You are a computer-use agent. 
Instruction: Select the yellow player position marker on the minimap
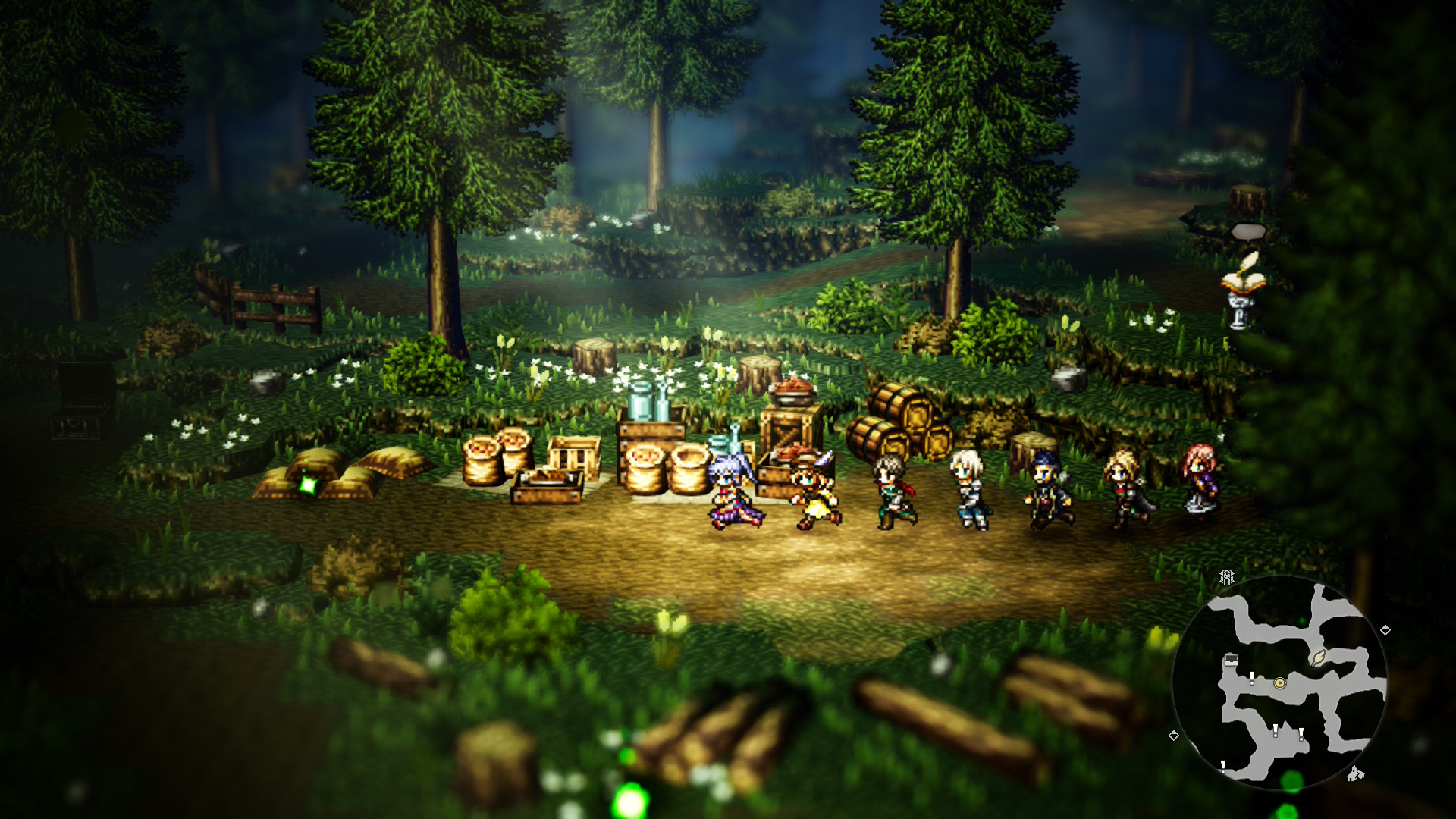coord(1279,683)
